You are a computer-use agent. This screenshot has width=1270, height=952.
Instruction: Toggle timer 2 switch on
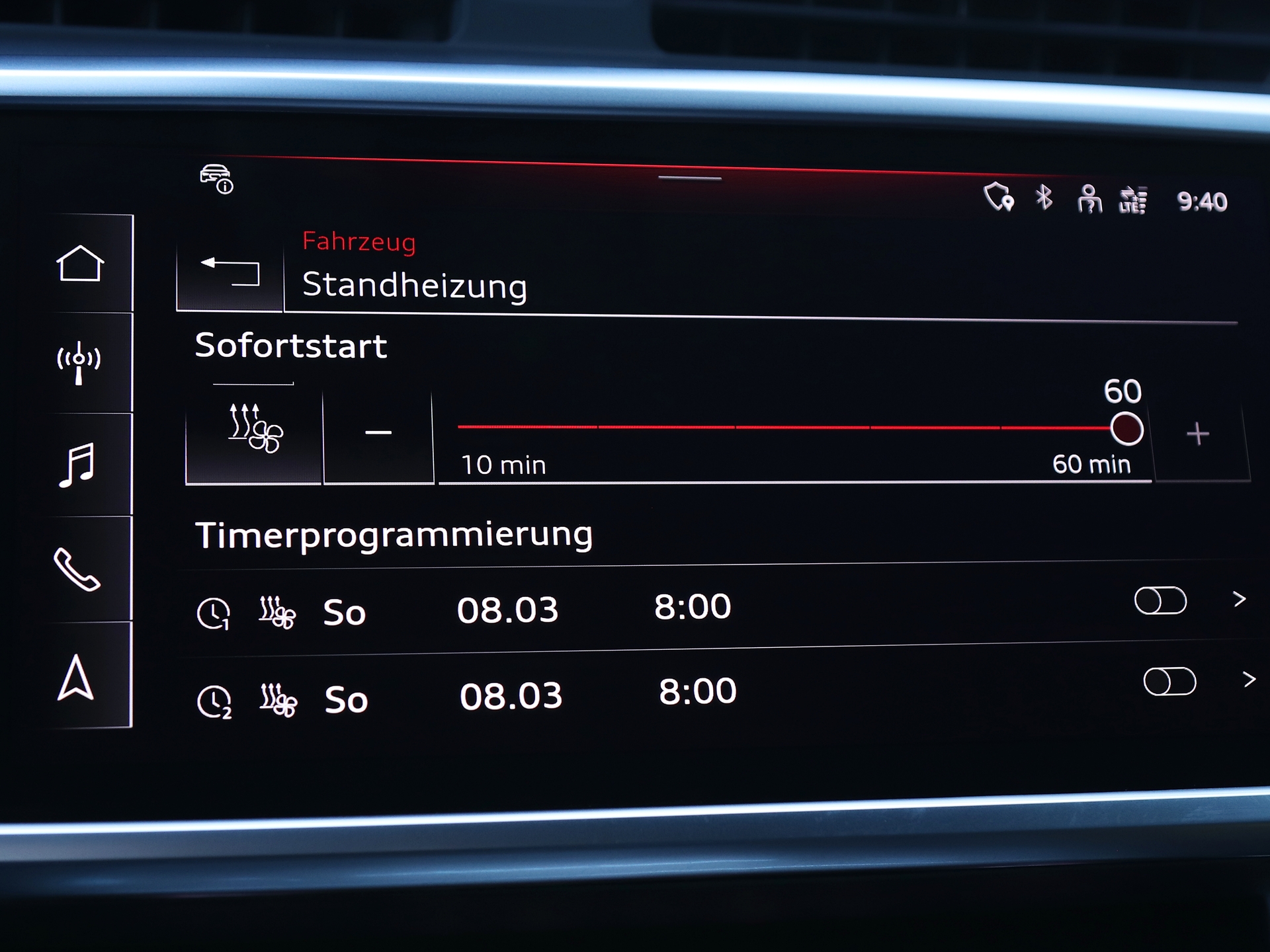click(x=1169, y=682)
